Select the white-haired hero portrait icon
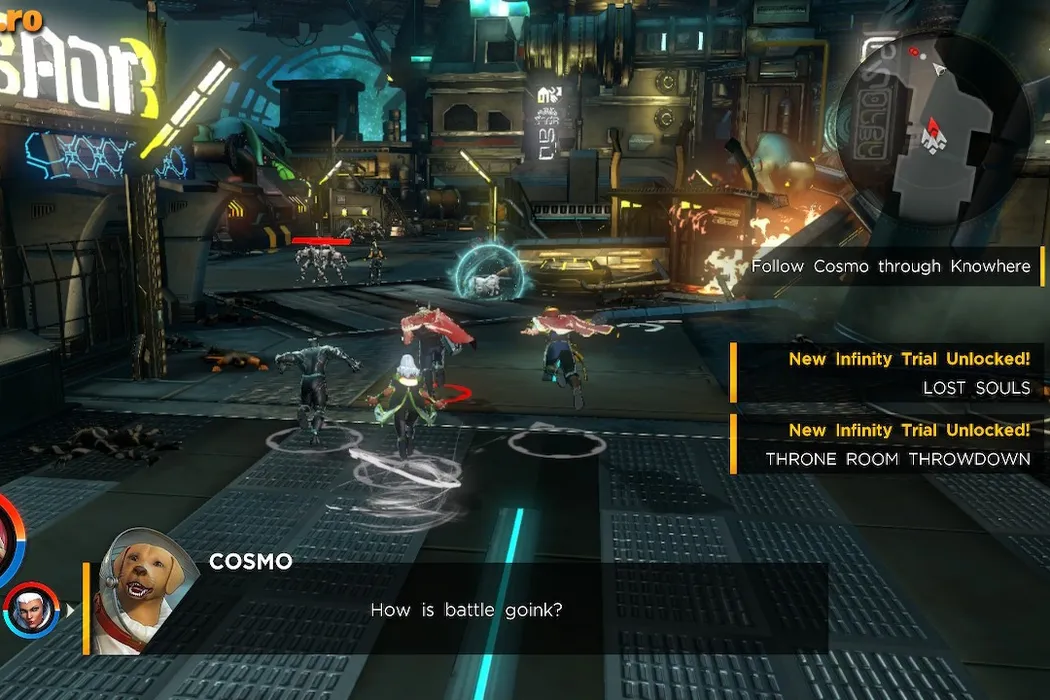Screen dimensions: 1050x700 coord(27,609)
